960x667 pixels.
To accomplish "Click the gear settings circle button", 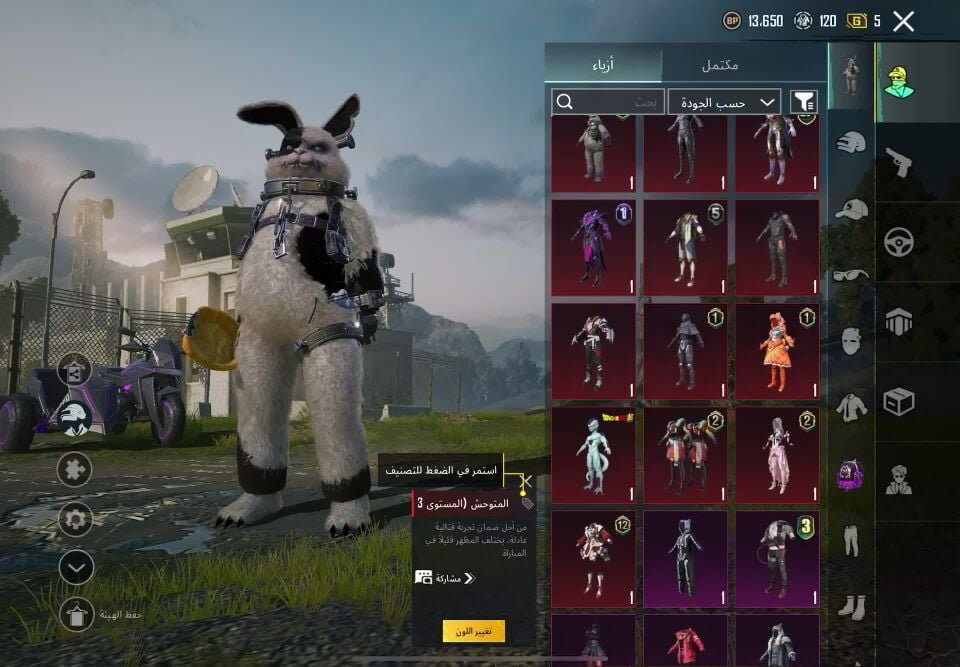I will (75, 519).
